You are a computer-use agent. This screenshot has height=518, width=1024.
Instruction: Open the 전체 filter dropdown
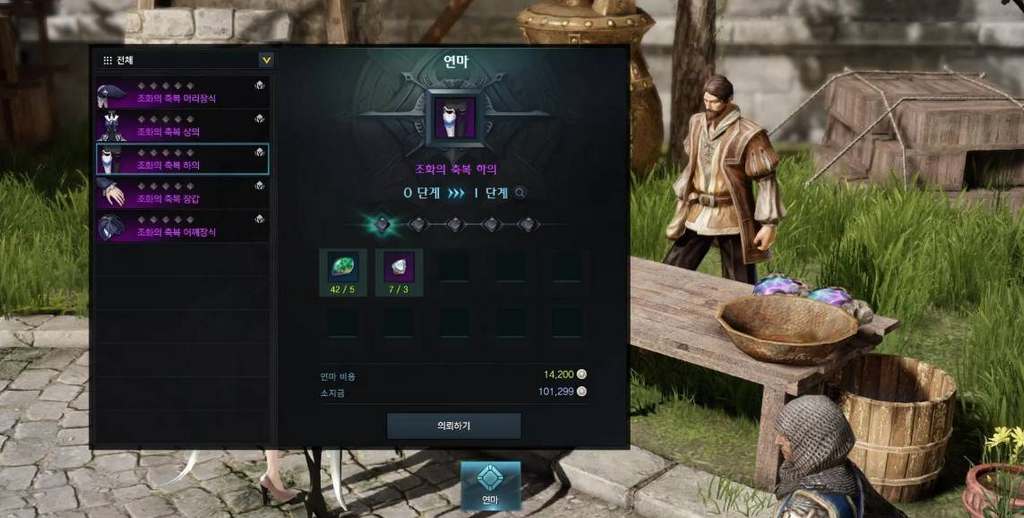tap(265, 60)
